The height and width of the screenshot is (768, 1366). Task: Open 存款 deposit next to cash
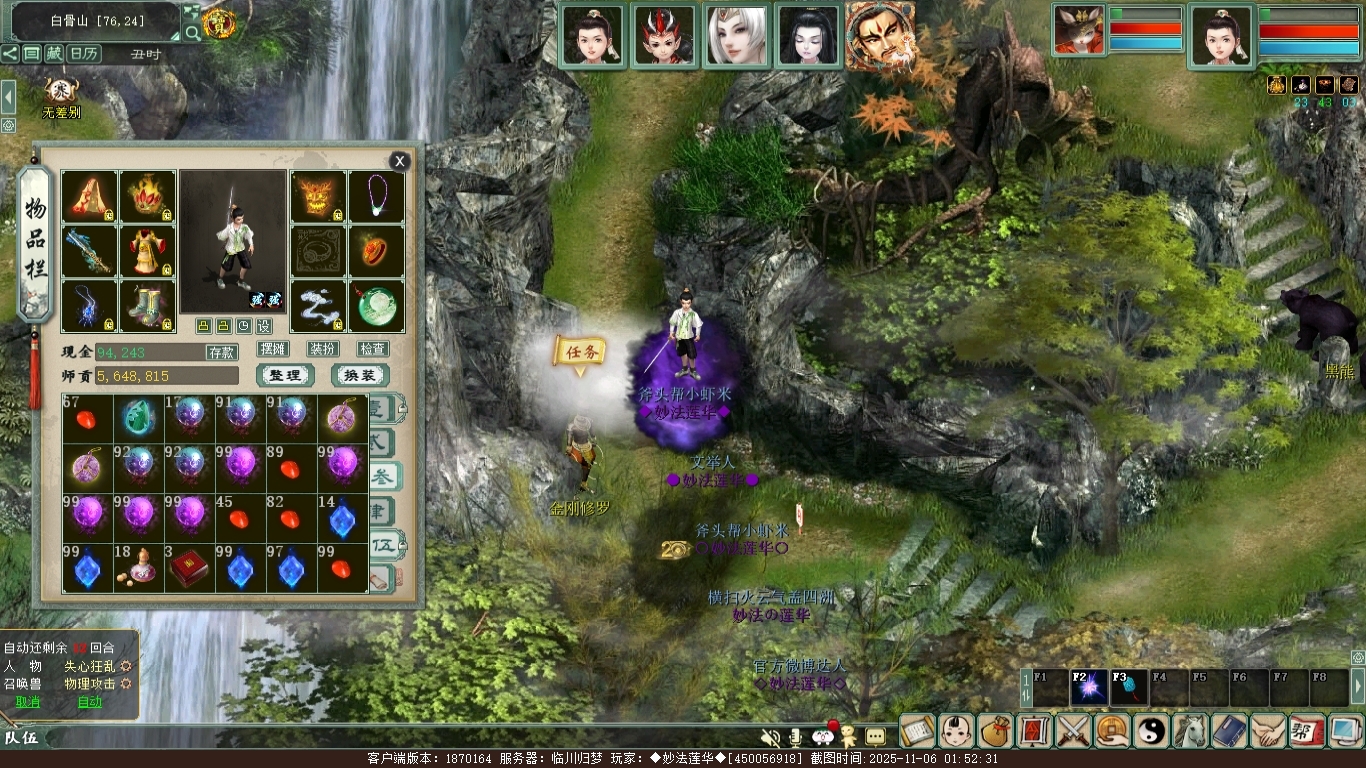[222, 352]
